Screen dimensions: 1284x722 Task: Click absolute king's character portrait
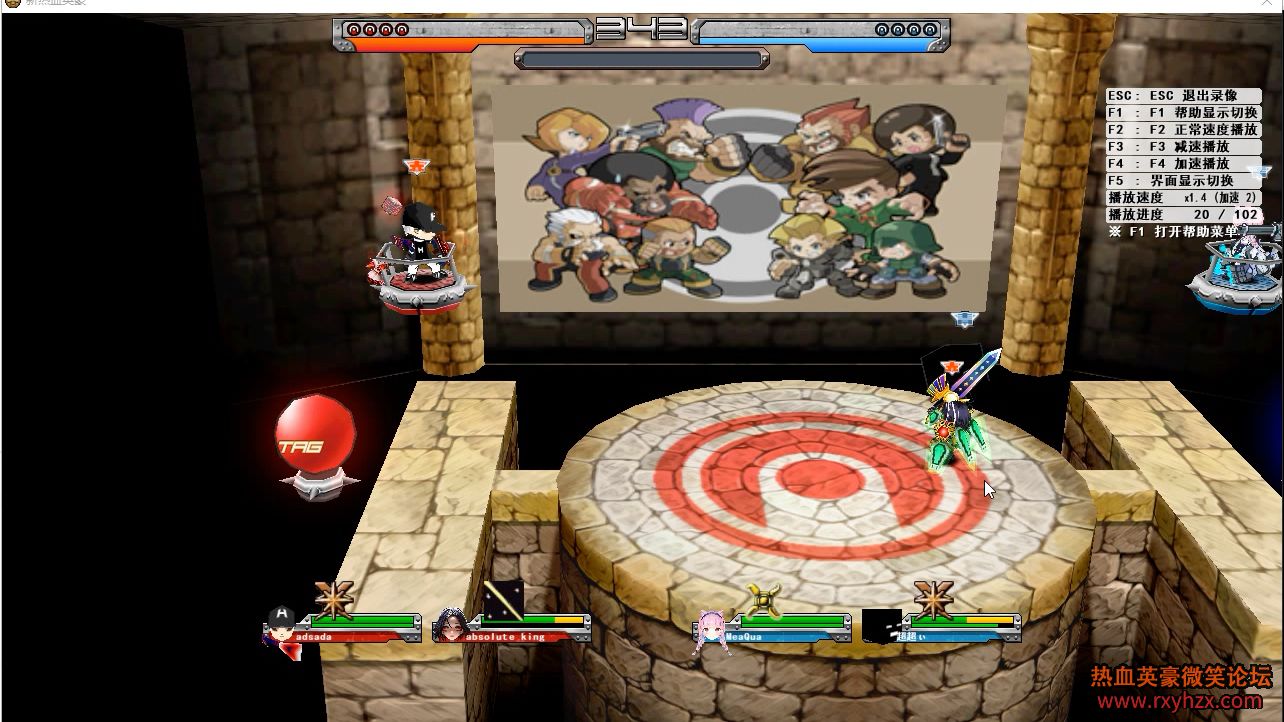click(450, 625)
